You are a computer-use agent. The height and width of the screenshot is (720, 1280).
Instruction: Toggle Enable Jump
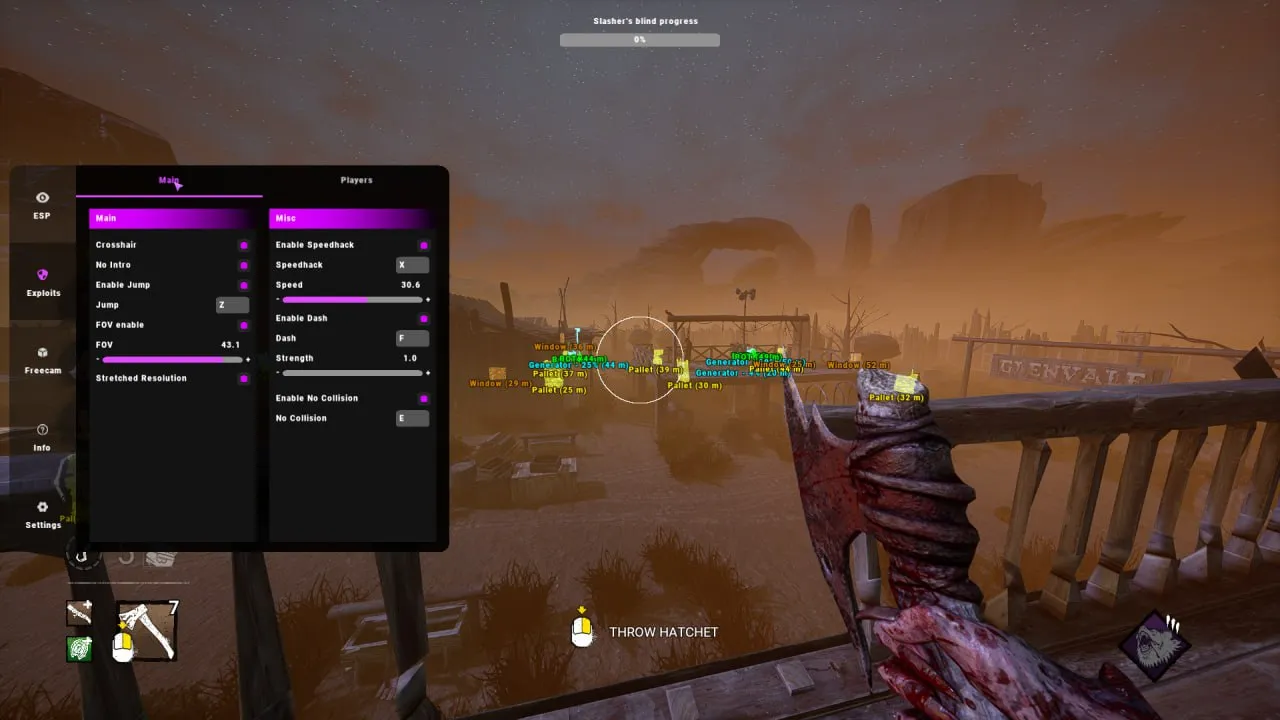coord(243,285)
